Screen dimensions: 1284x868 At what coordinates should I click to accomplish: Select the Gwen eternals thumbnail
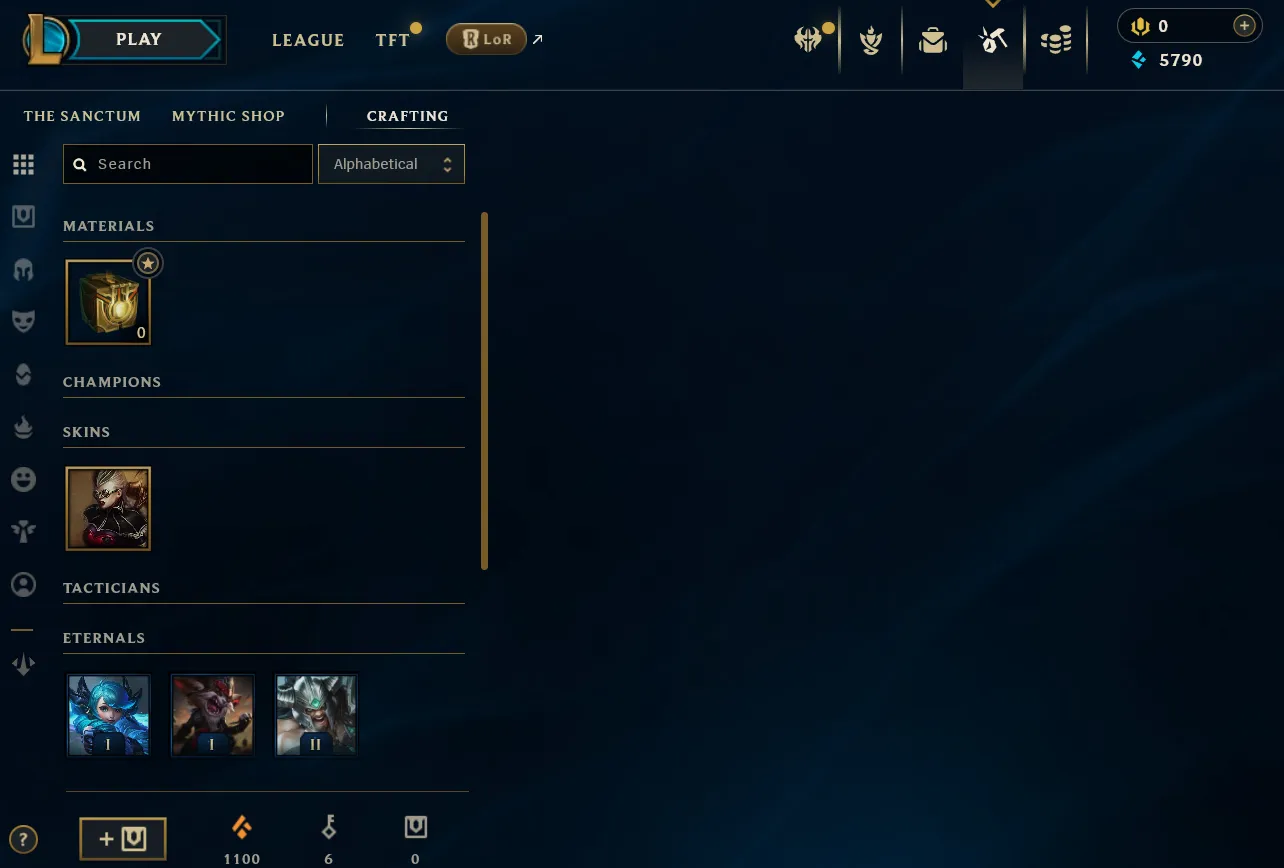point(108,713)
